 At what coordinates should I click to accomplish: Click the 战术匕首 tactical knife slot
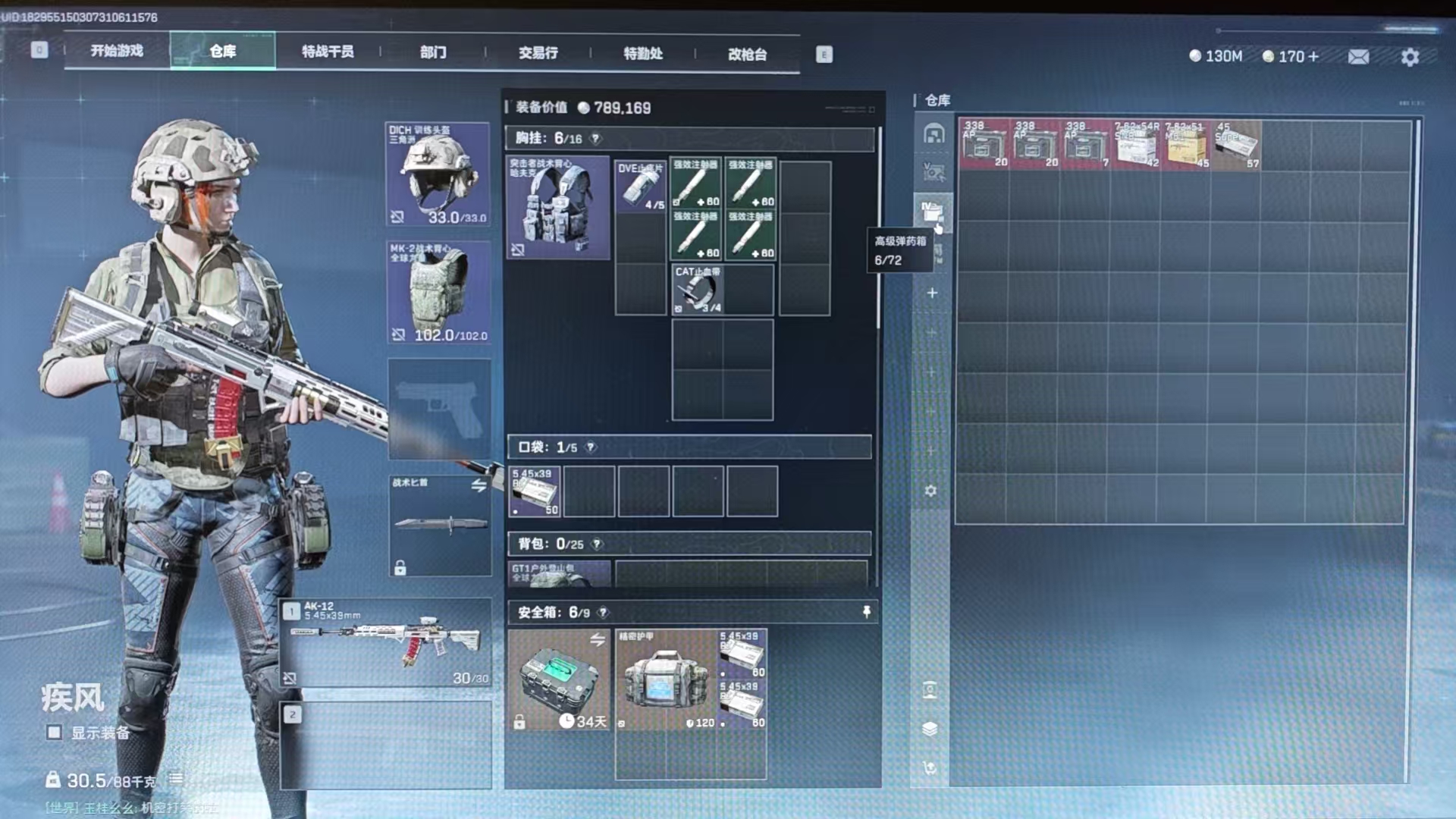click(440, 525)
